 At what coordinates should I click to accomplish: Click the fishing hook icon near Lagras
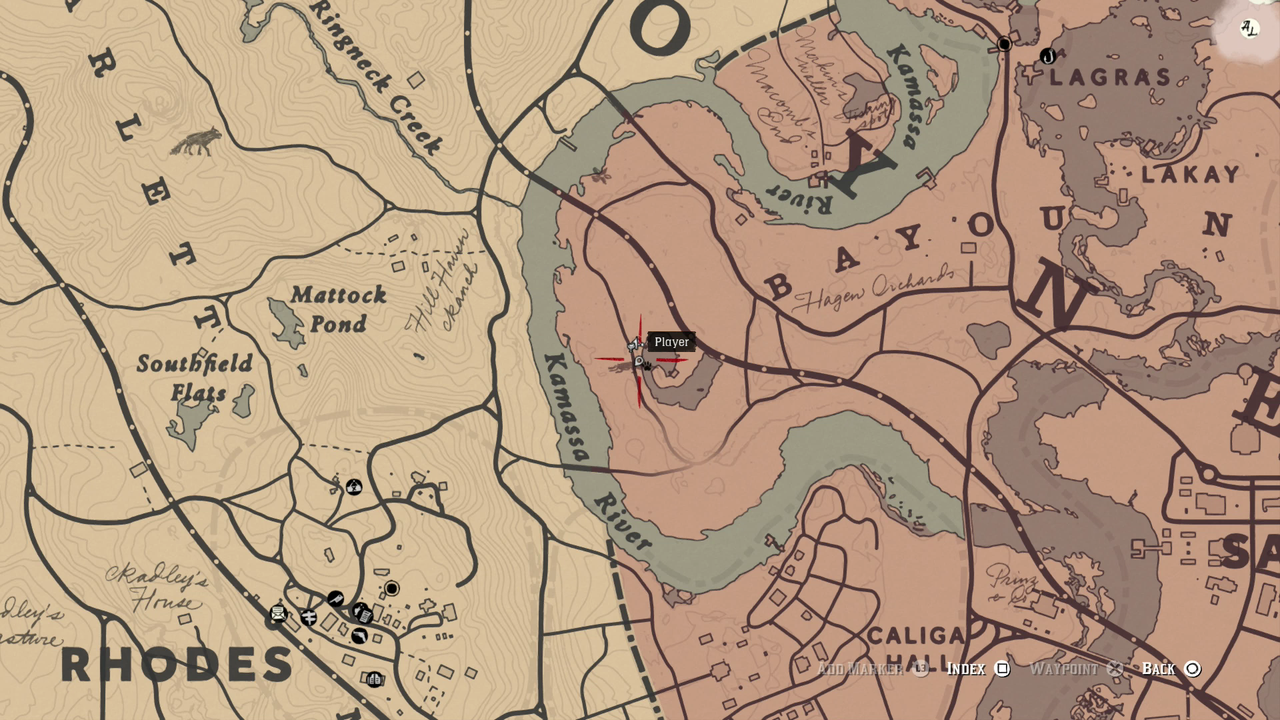coord(1048,56)
